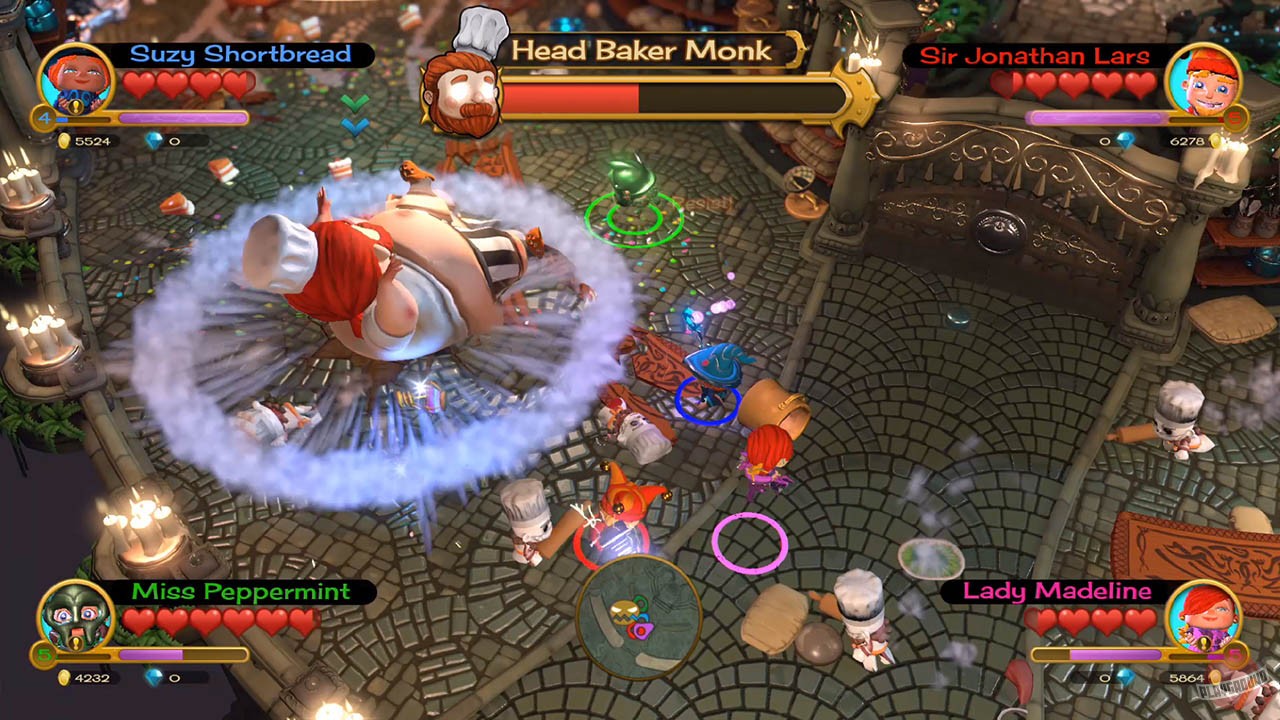
Task: Click the blue chevron under the green one
Action: (x=354, y=126)
